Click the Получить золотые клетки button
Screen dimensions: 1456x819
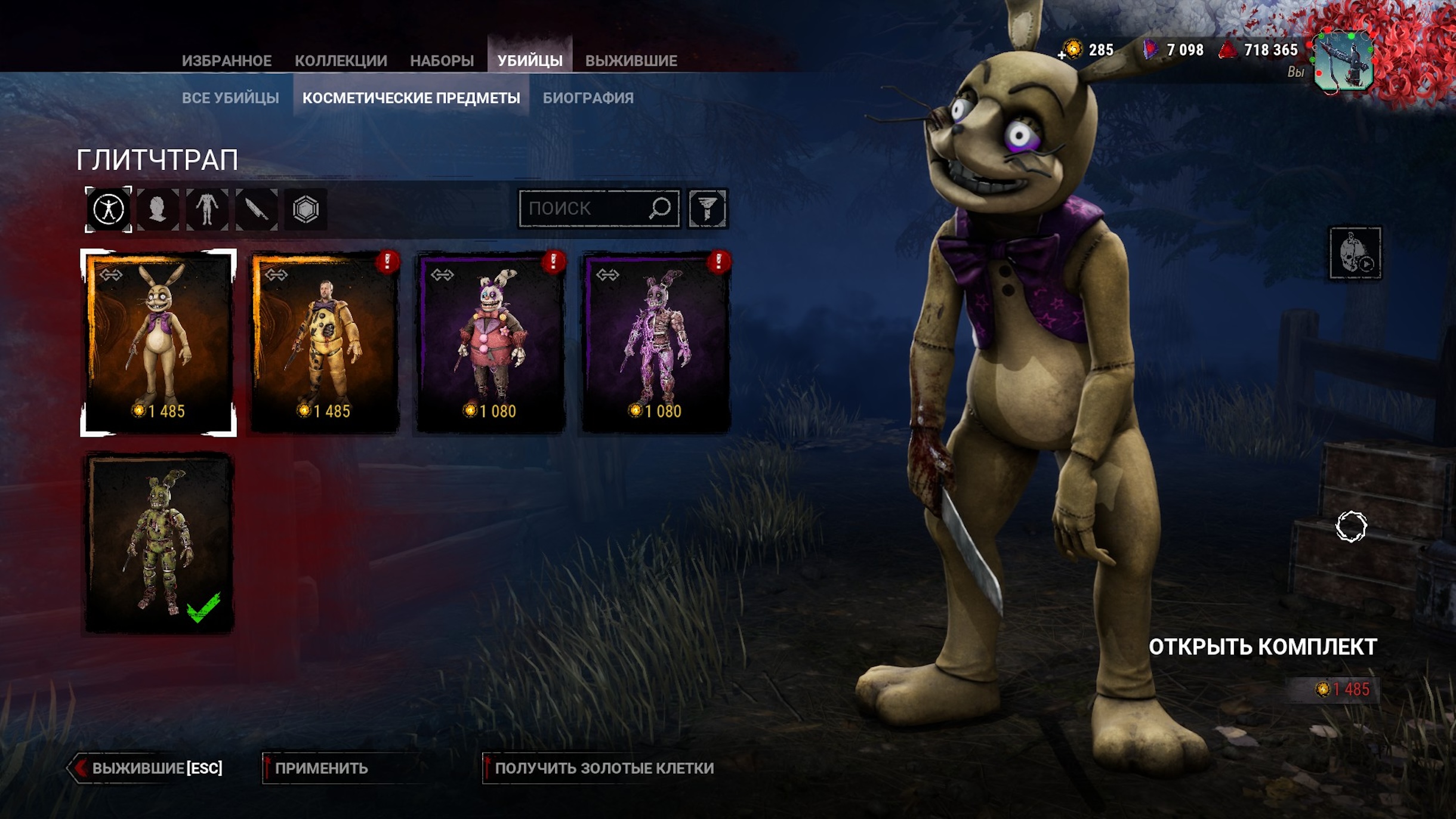603,768
